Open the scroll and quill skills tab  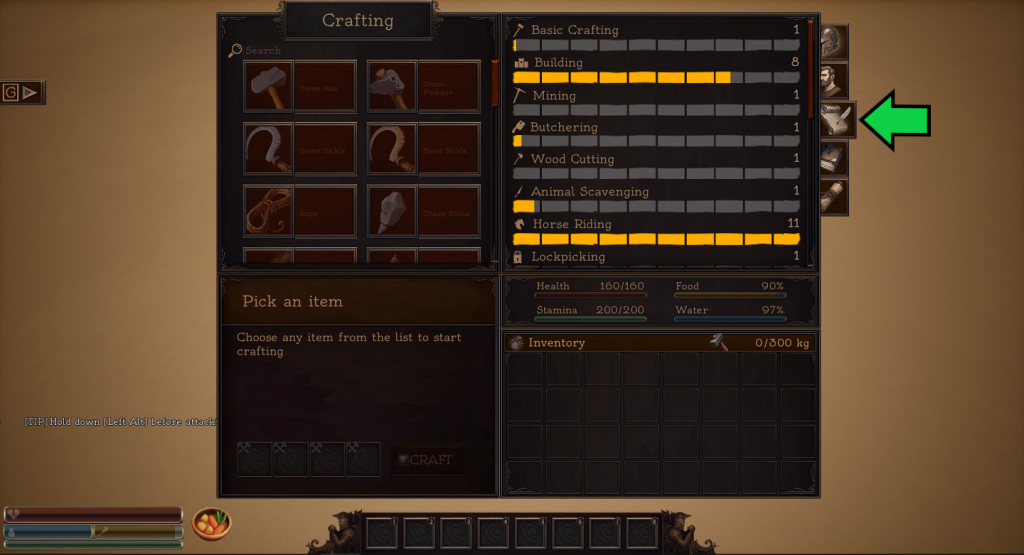(x=834, y=120)
